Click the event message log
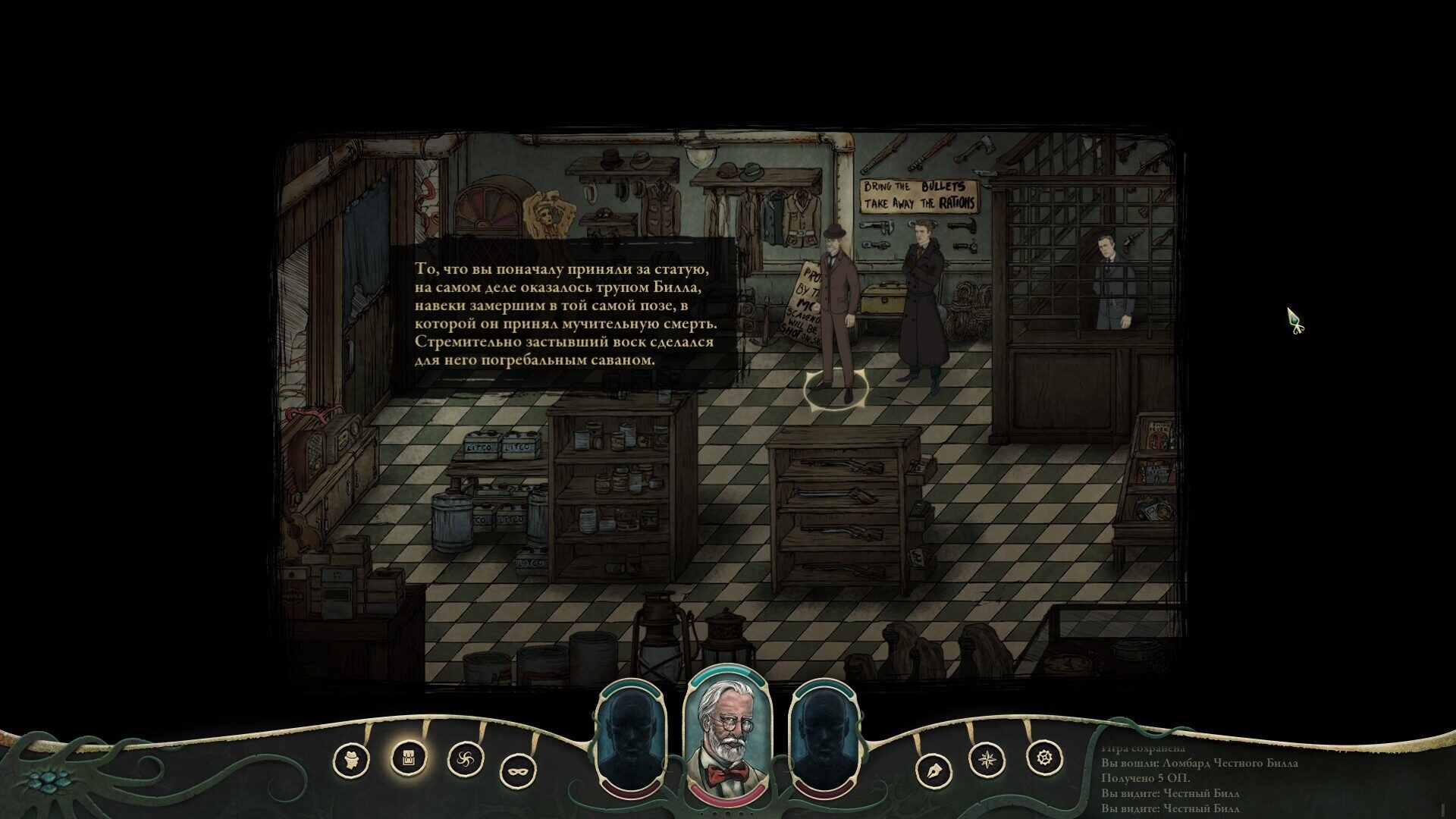Image resolution: width=1456 pixels, height=819 pixels. [x=1198, y=781]
